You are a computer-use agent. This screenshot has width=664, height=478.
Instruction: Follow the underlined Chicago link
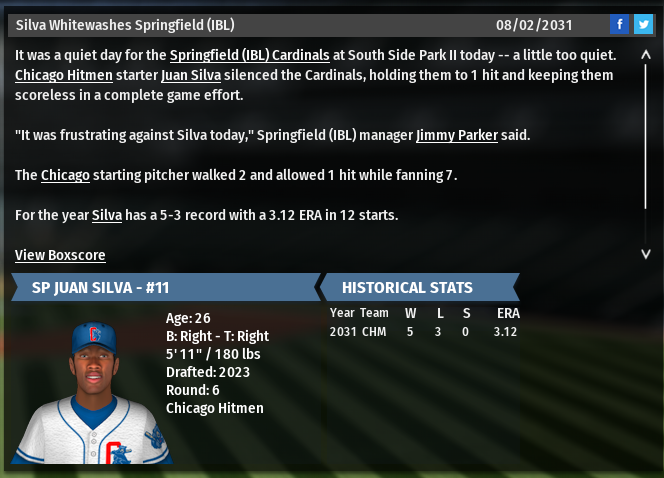pyautogui.click(x=65, y=175)
